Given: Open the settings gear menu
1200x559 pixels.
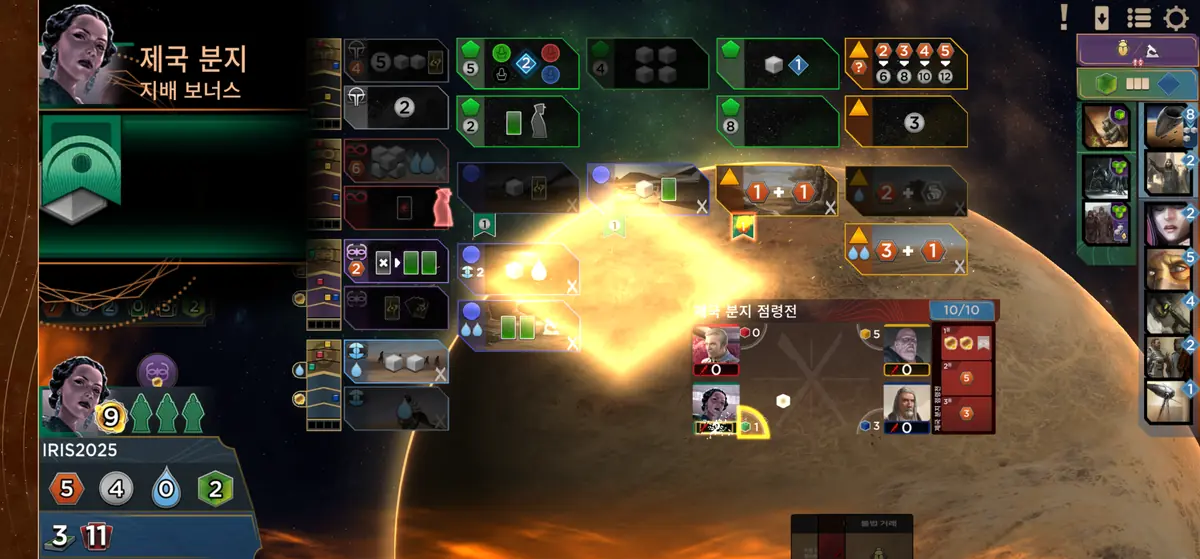Looking at the screenshot, I should 1176,17.
